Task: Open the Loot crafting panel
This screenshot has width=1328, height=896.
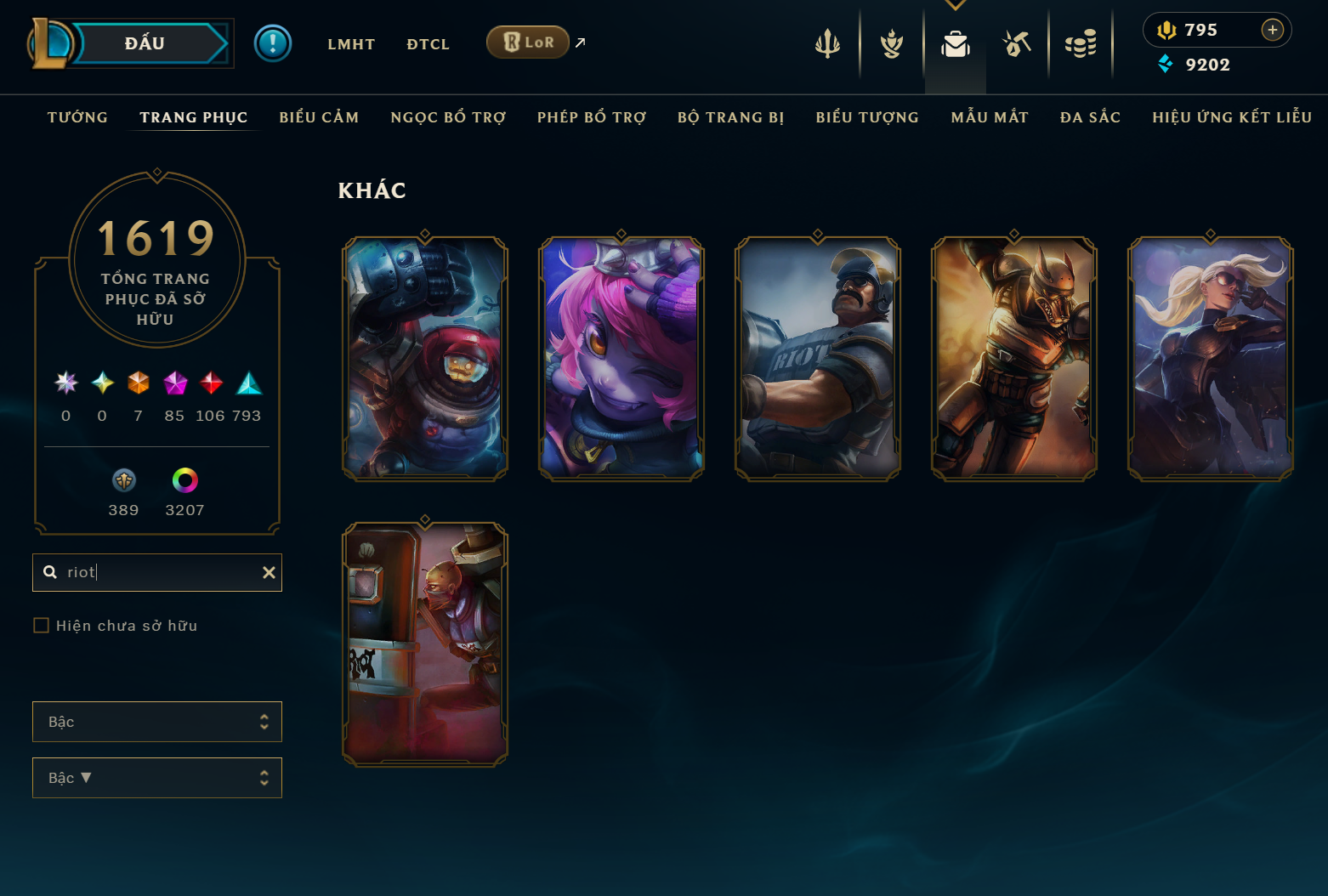Action: pyautogui.click(x=1017, y=44)
